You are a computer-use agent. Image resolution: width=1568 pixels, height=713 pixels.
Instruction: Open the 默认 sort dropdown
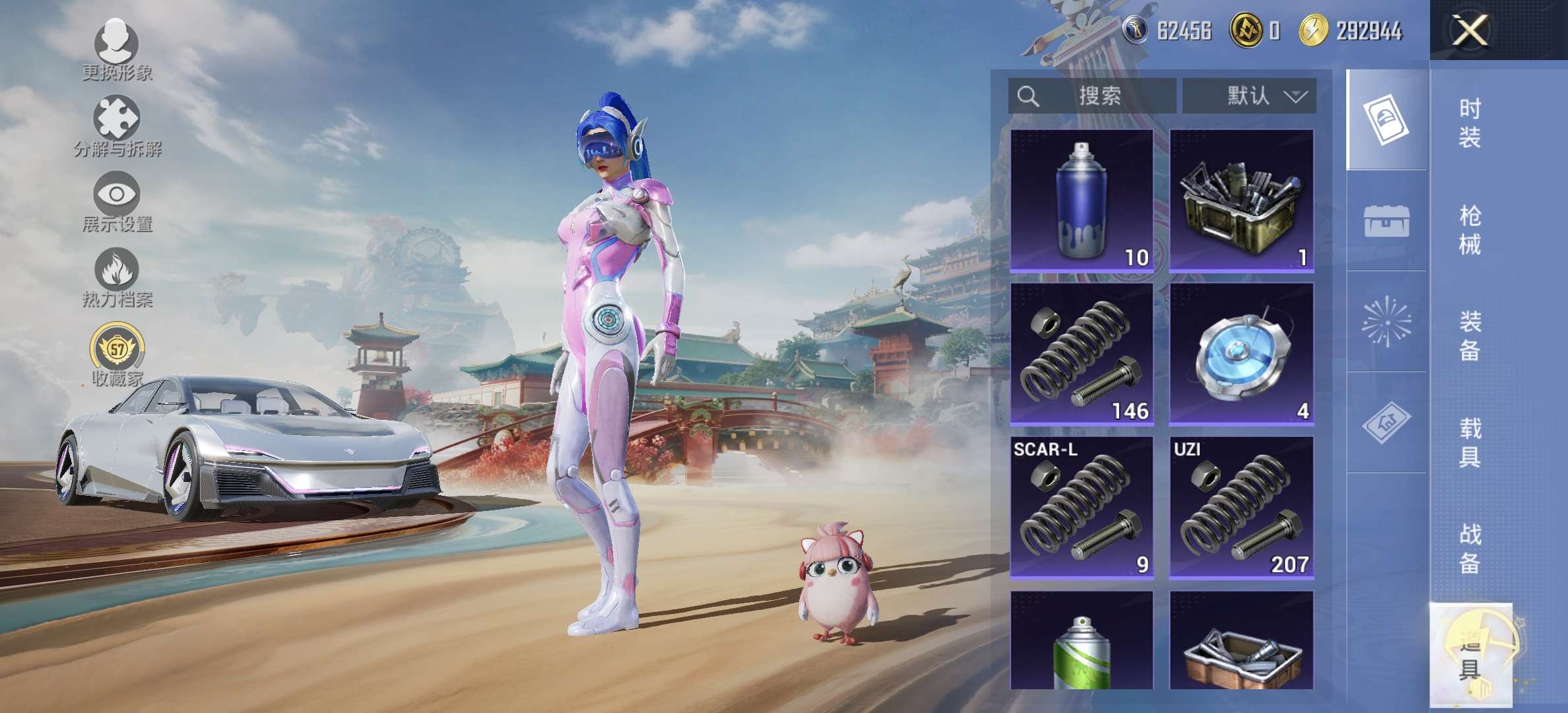point(1249,96)
